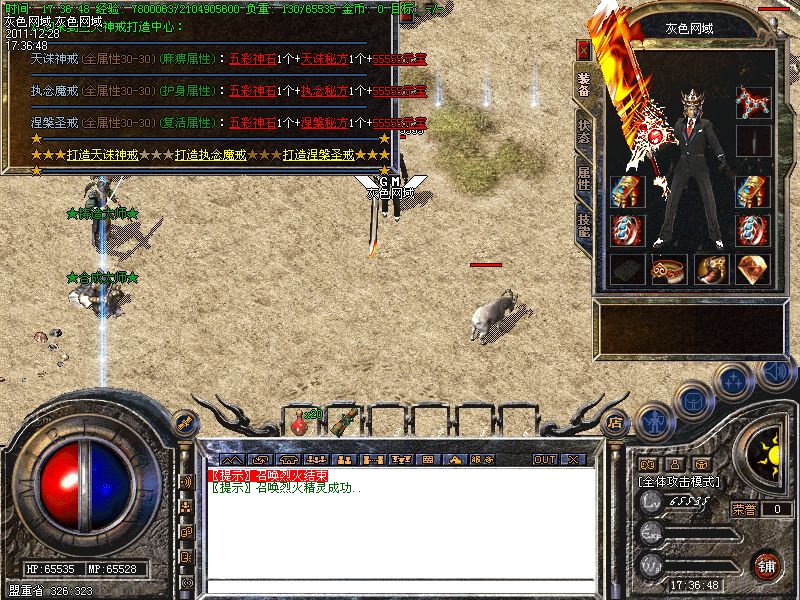800x600 pixels.
Task: Click the 五彩神石 link in the 天诛神戒 row
Action: click(249, 60)
